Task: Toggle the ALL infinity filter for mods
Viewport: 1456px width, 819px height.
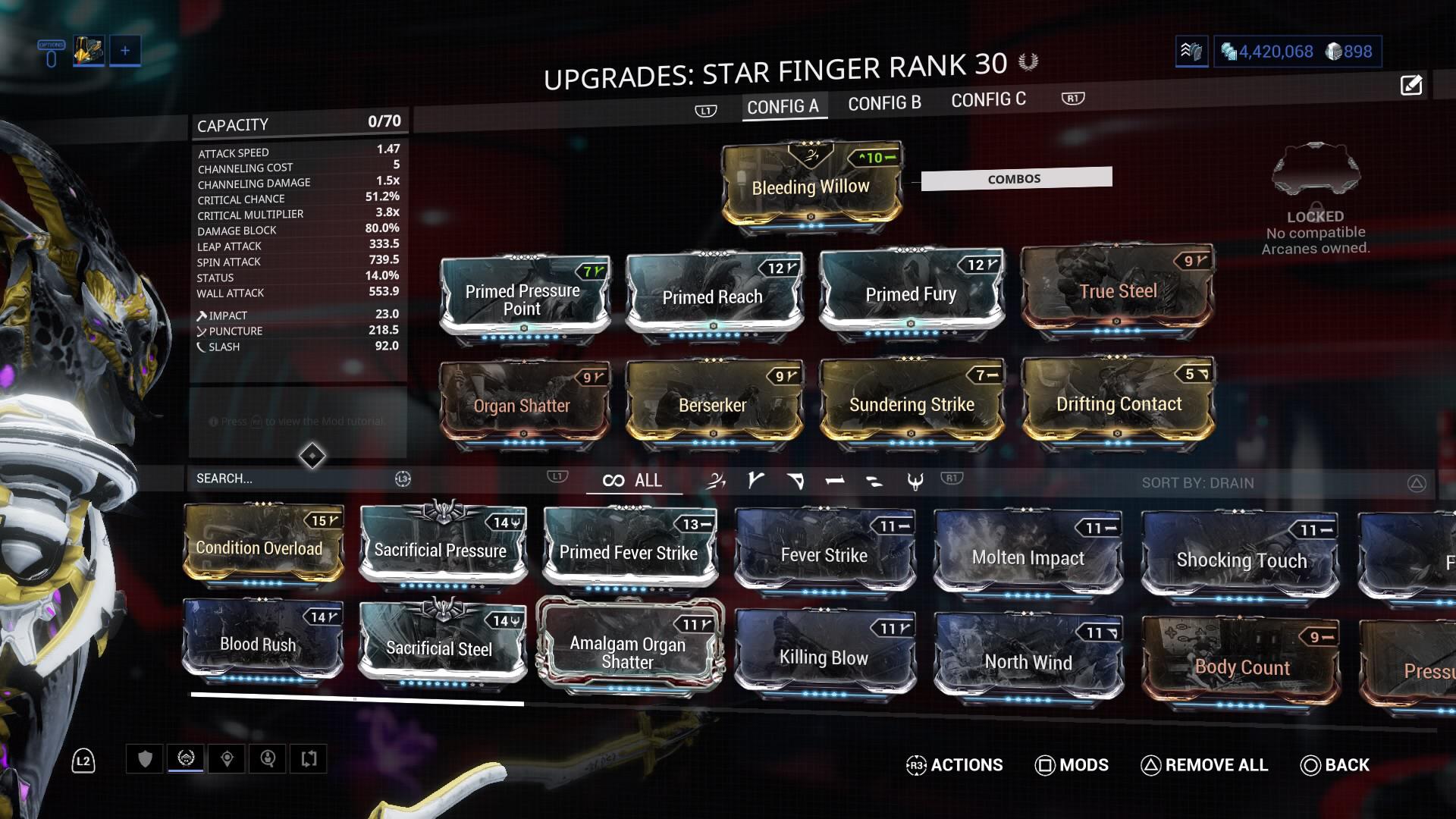Action: coord(634,480)
